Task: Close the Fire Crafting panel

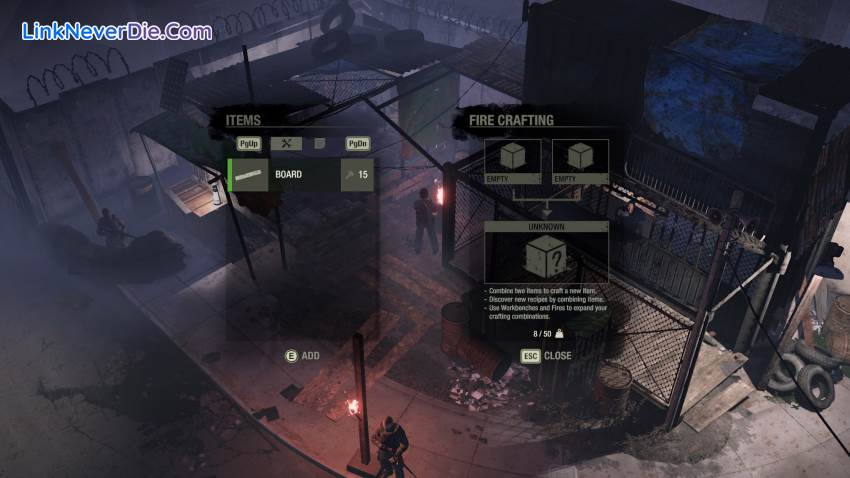Action: (546, 355)
